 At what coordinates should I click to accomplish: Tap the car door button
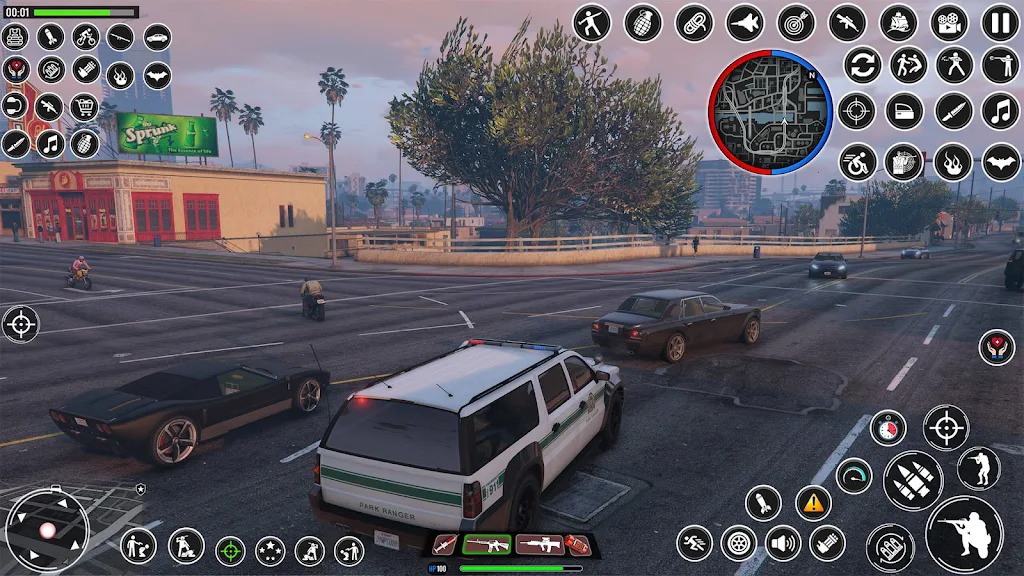pos(903,111)
